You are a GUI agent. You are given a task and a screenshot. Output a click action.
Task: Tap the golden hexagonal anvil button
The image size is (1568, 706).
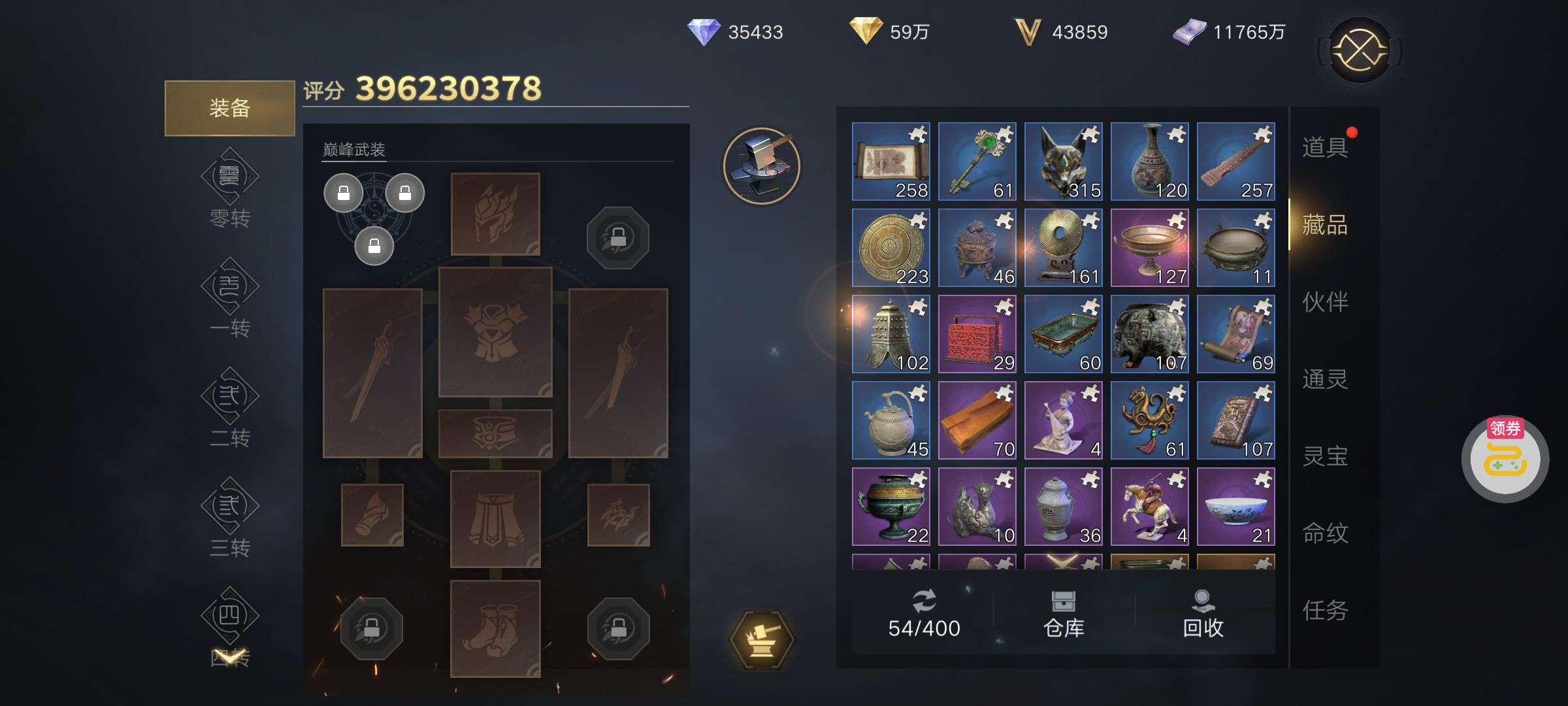click(762, 639)
